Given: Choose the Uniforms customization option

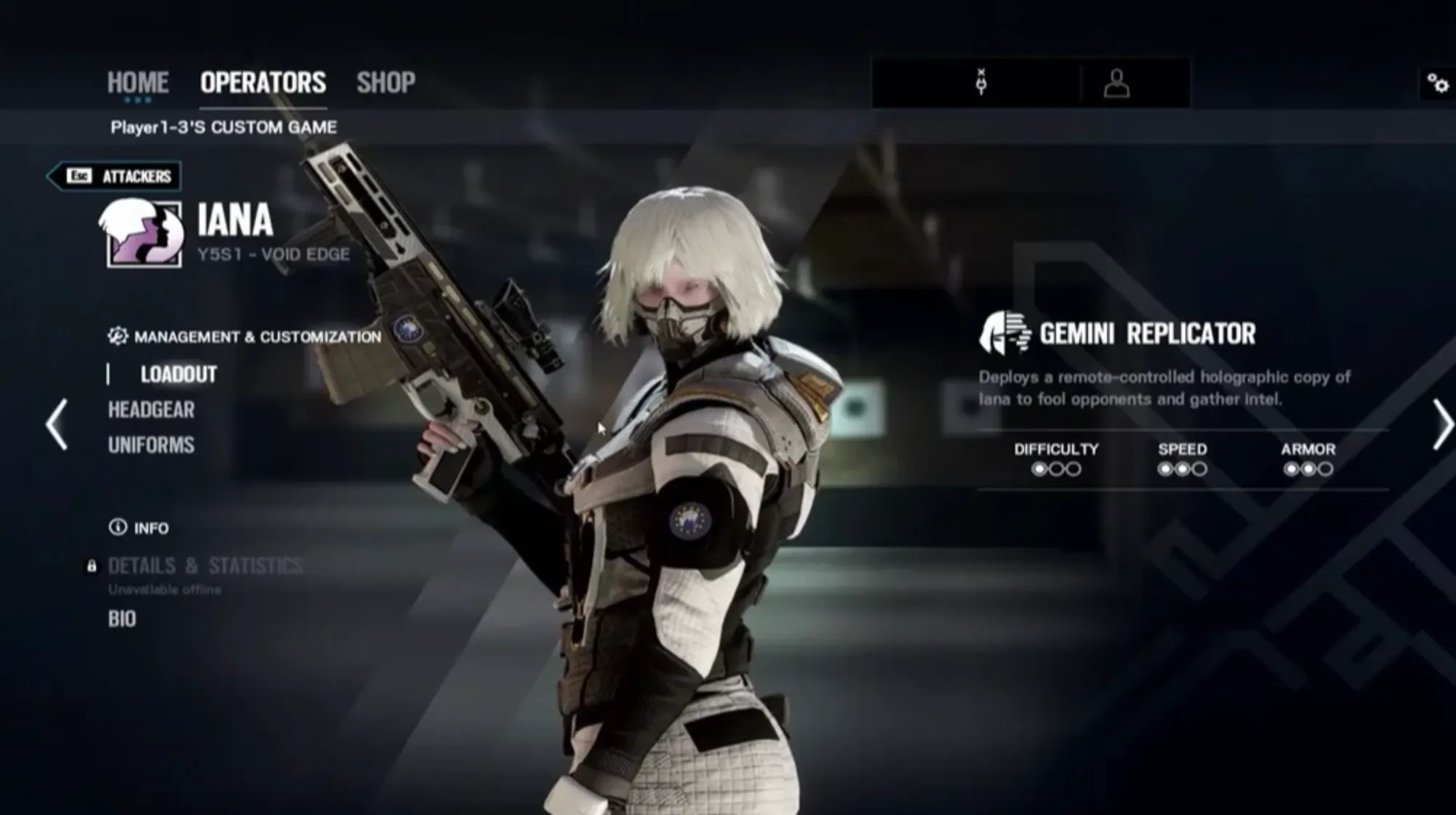Looking at the screenshot, I should coord(151,445).
